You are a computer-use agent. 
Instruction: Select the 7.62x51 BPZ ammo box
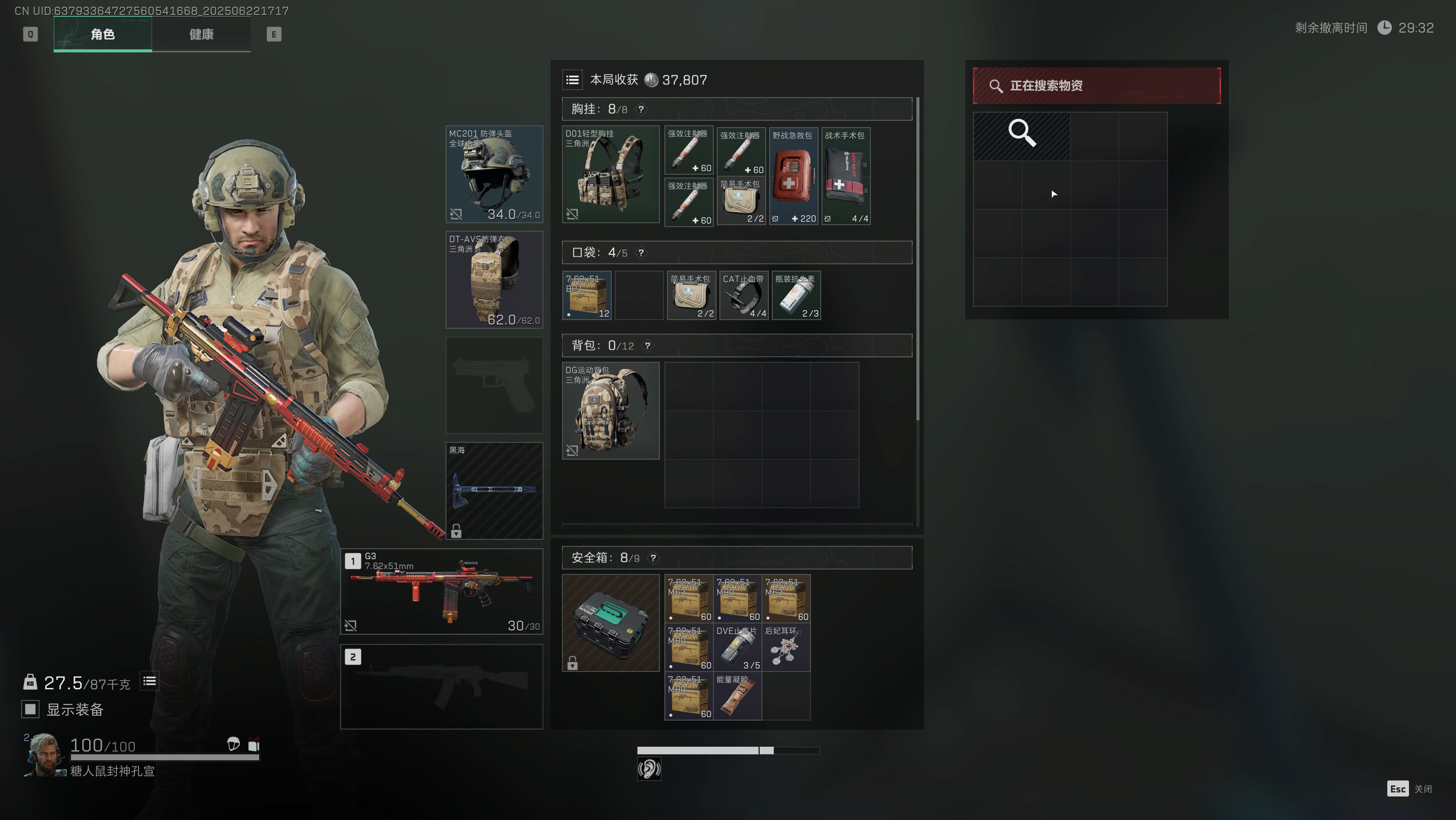(587, 296)
